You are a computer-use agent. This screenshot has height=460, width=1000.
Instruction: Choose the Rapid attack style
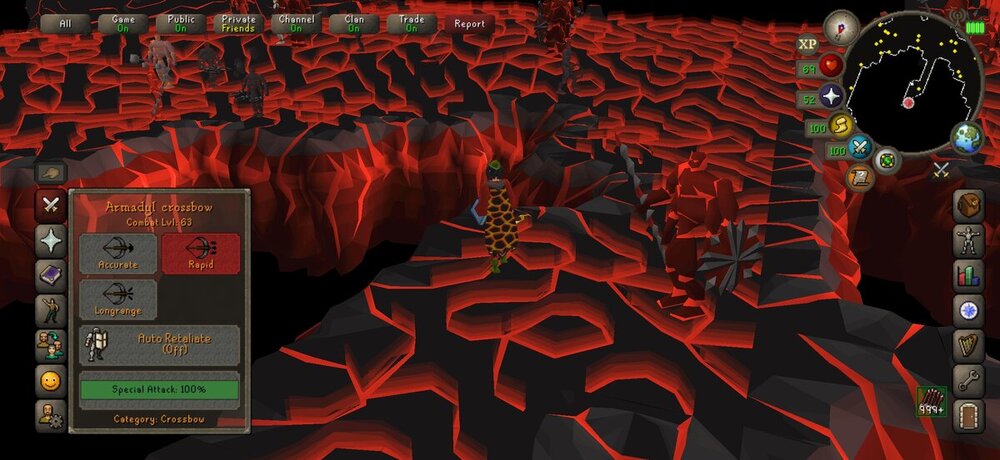tap(200, 254)
